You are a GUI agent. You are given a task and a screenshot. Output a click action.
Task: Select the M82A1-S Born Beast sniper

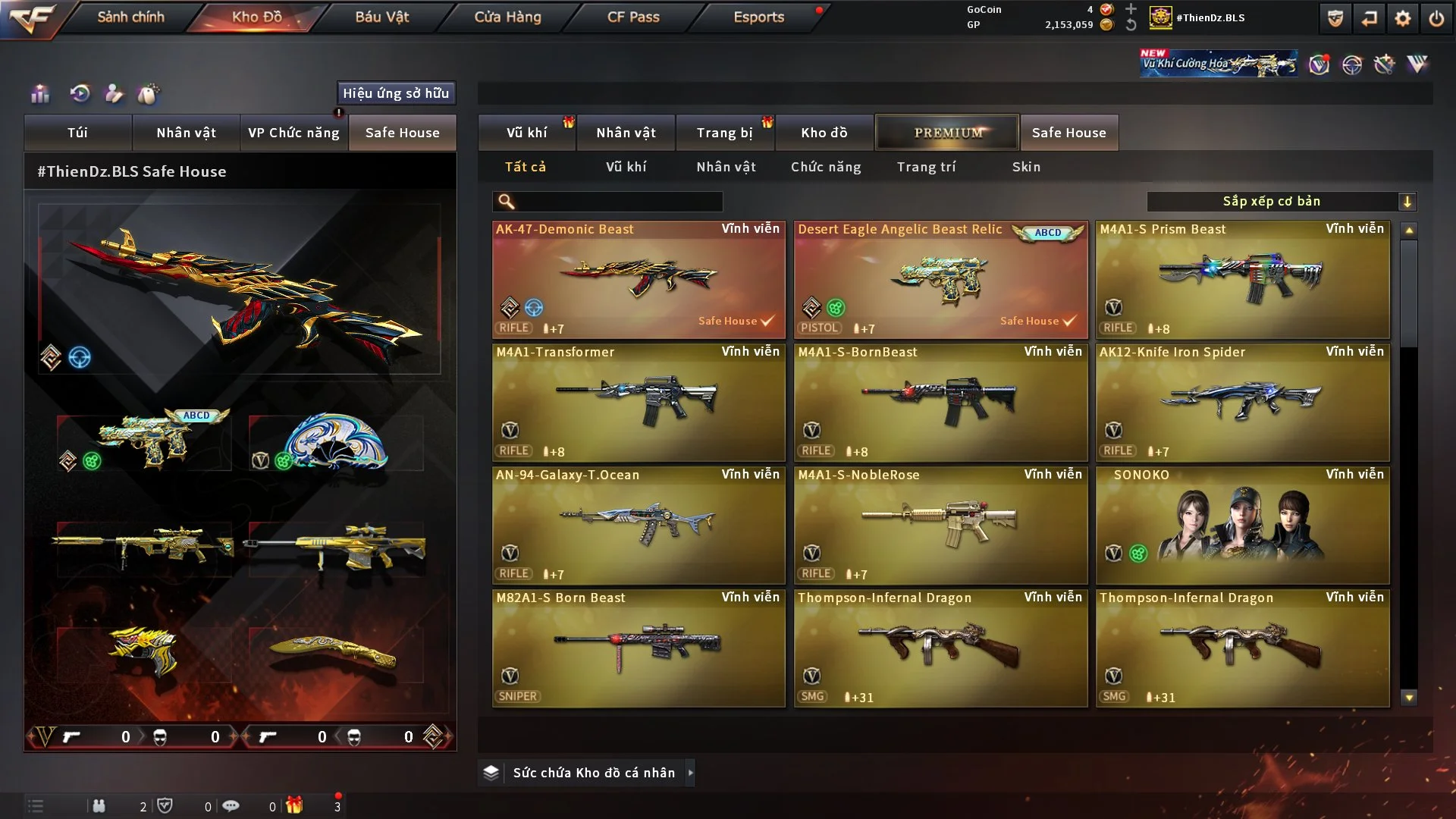pos(639,648)
